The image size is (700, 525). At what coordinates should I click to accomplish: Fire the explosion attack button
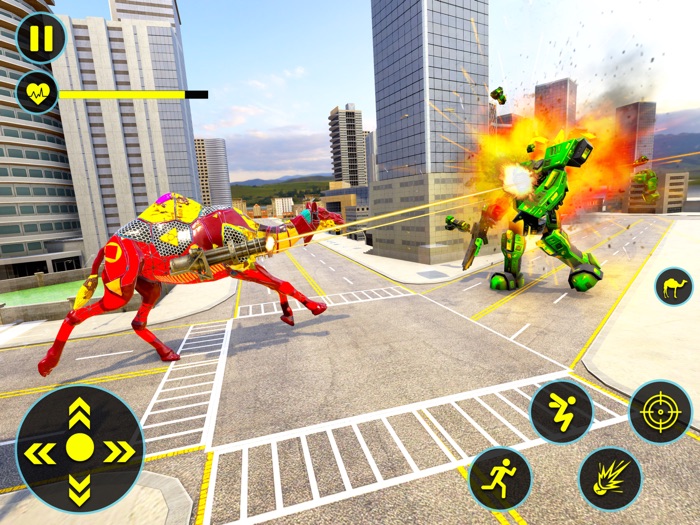click(609, 477)
